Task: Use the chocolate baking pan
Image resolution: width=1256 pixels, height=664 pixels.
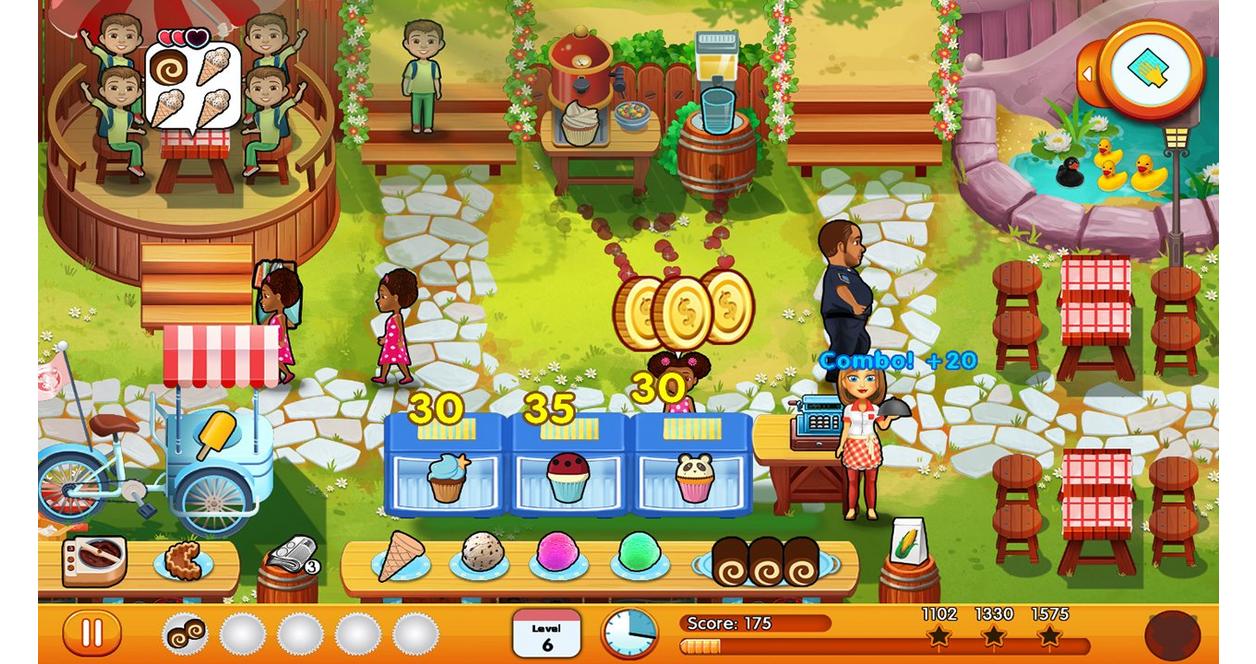Action: 95,558
